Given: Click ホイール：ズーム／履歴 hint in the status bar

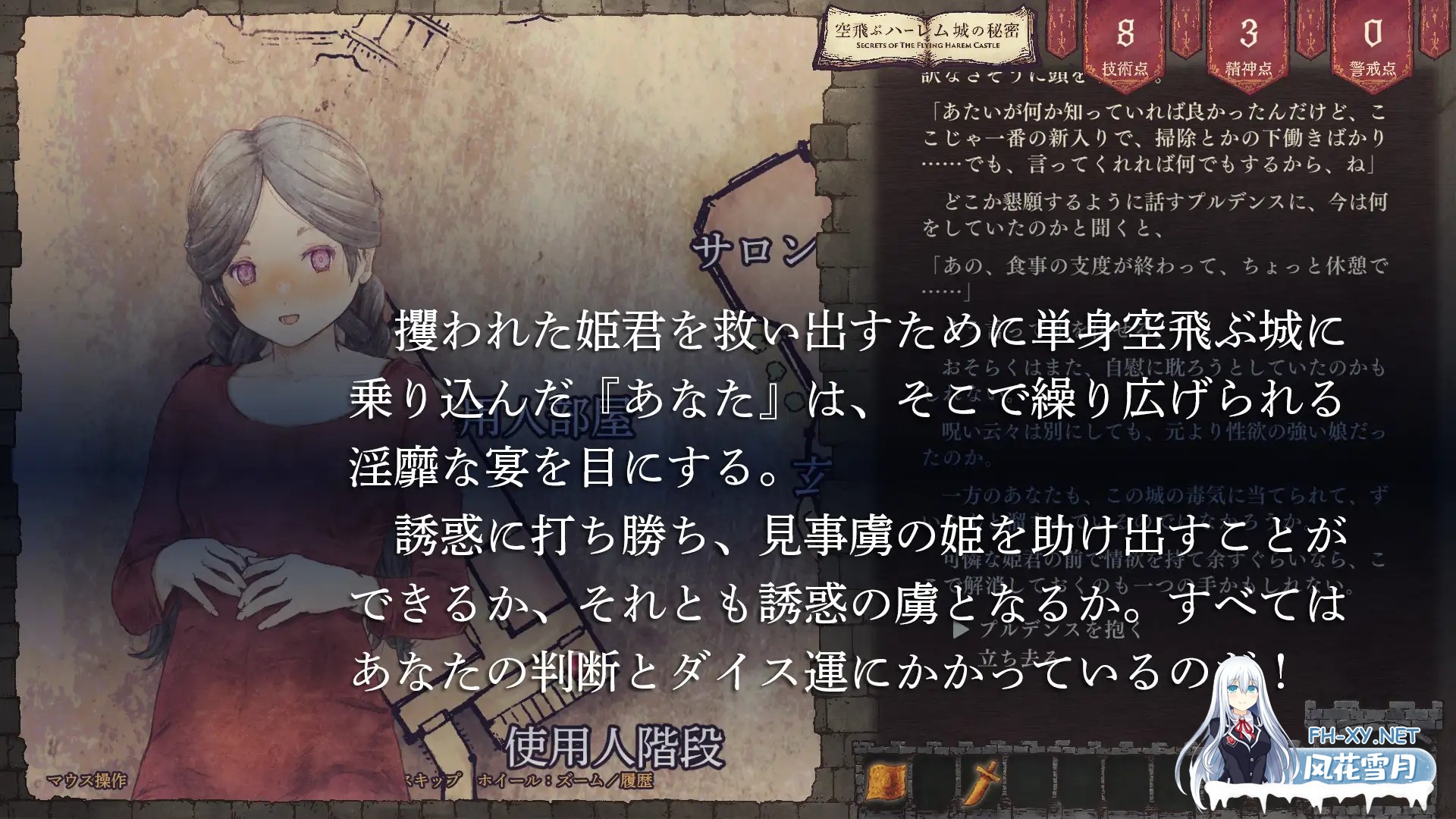Looking at the screenshot, I should click(x=565, y=779).
